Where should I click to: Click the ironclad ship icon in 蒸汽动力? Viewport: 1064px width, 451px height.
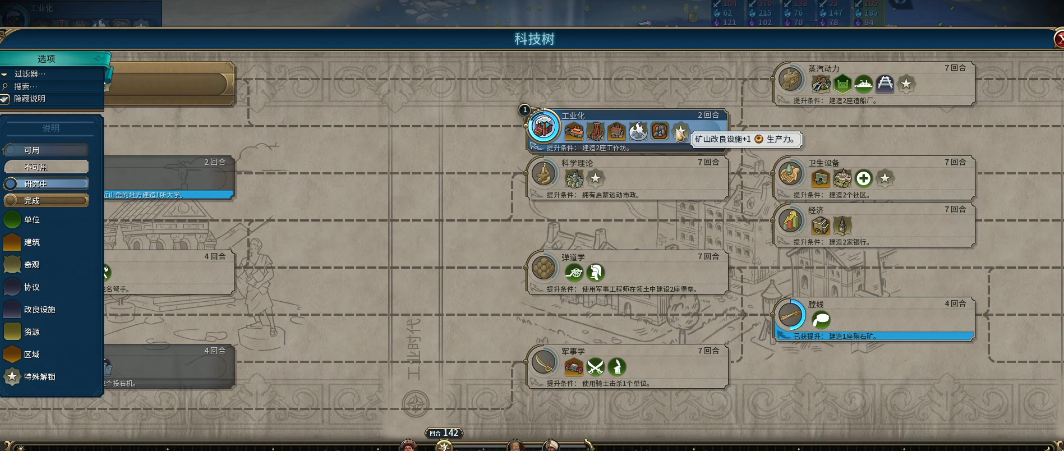point(862,84)
